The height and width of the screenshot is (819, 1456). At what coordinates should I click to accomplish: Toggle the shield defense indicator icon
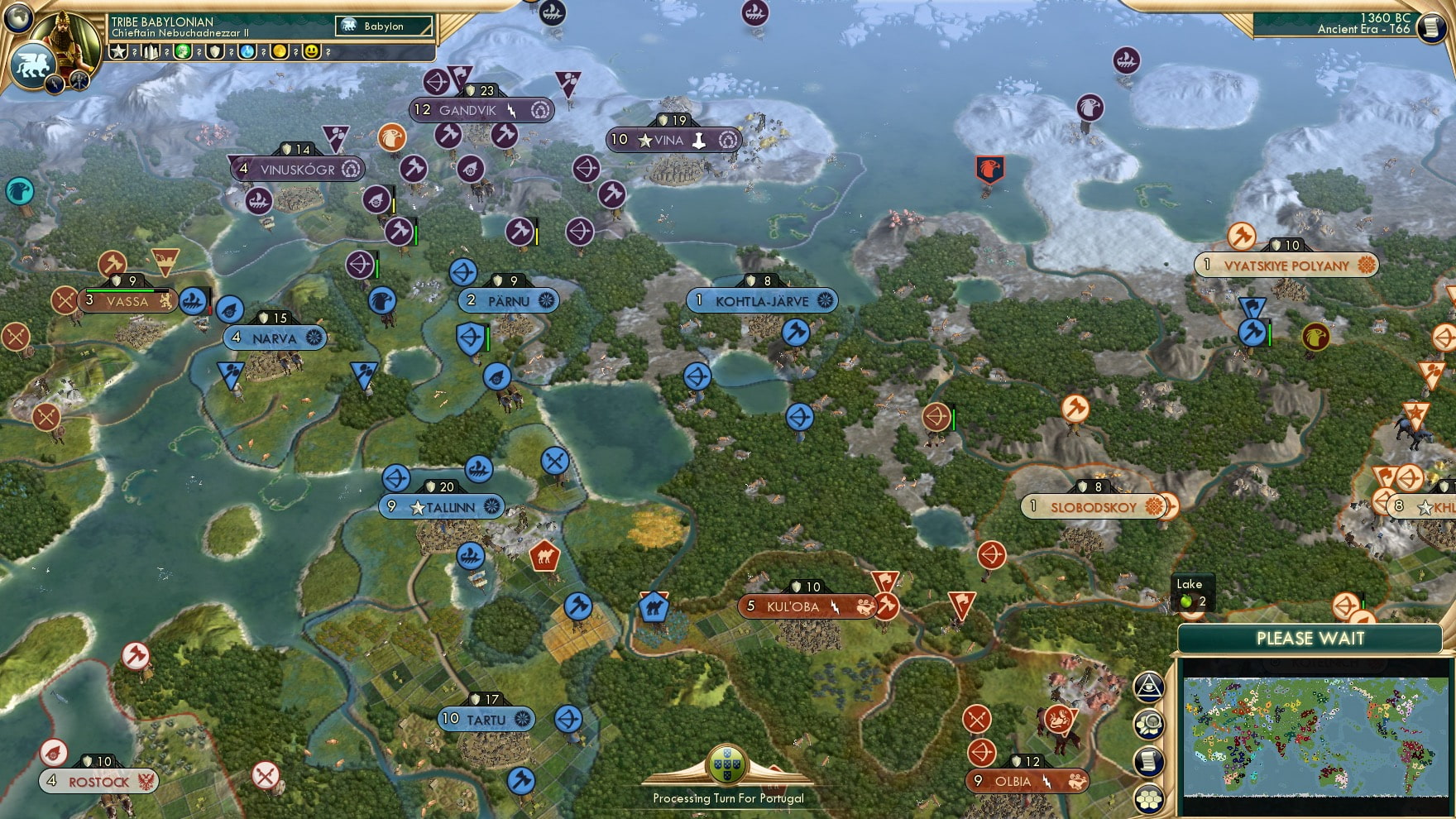217,51
